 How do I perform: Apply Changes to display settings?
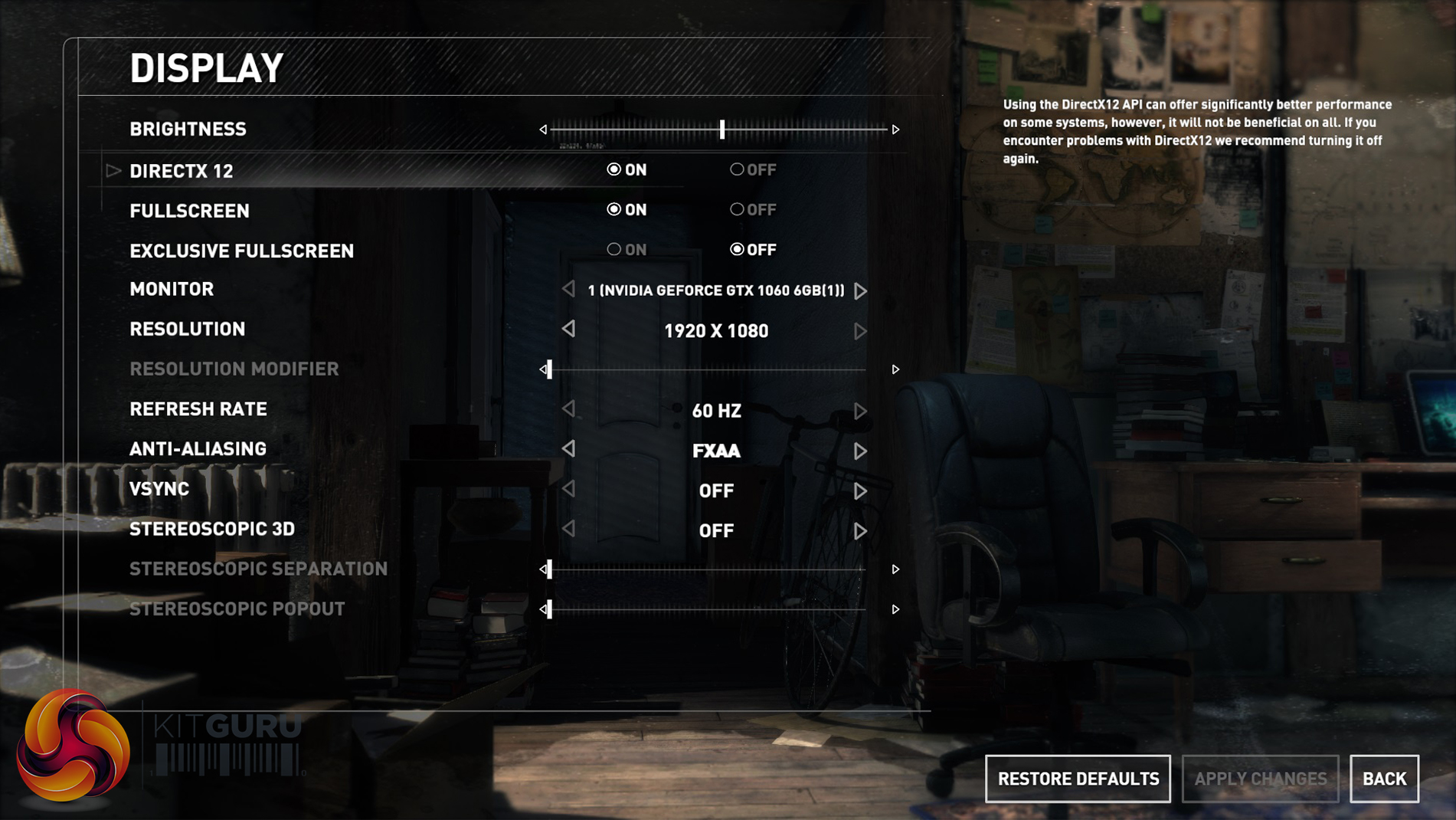point(1260,779)
